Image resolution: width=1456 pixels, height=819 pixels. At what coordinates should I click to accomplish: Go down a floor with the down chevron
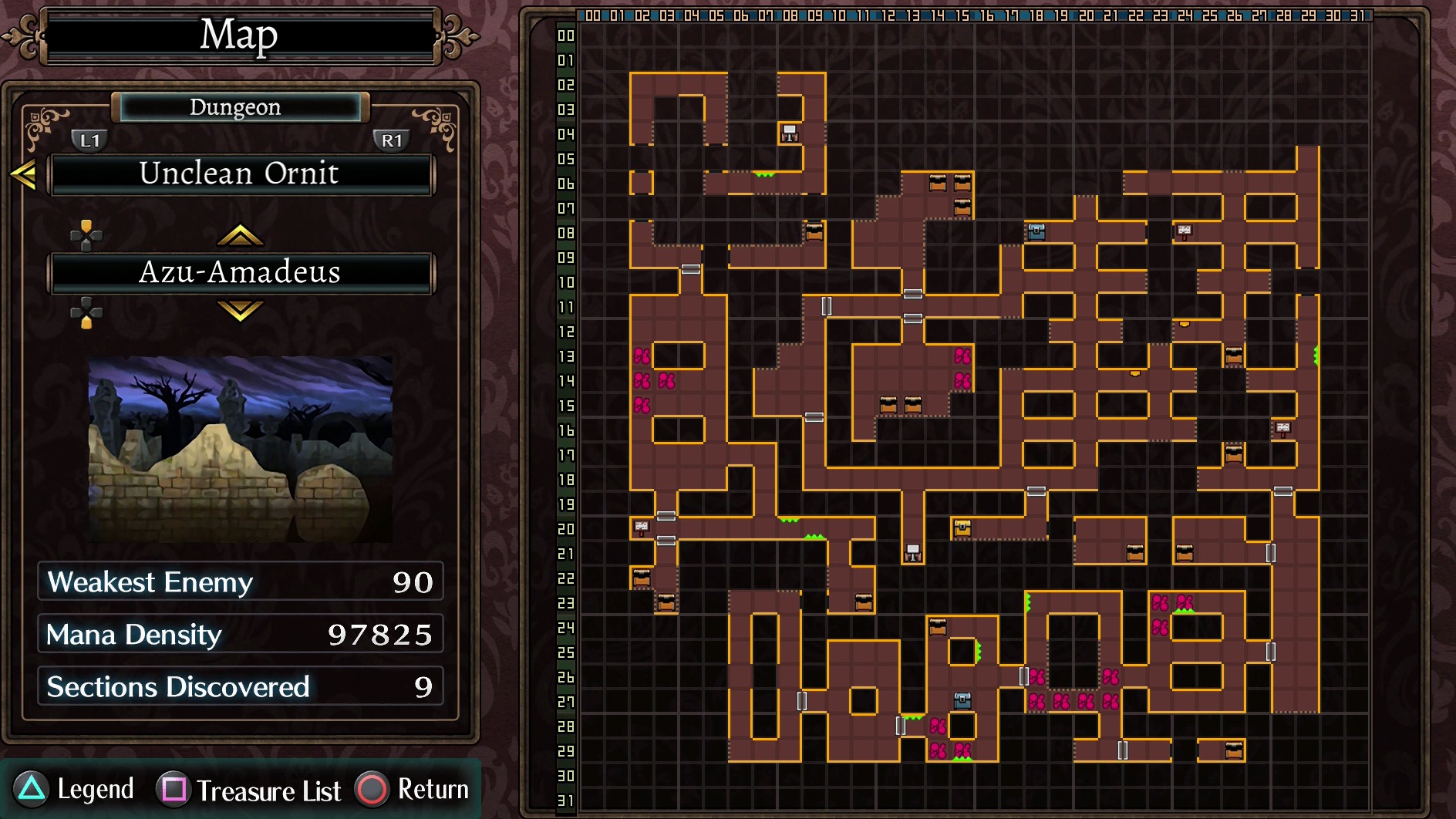coord(240,311)
